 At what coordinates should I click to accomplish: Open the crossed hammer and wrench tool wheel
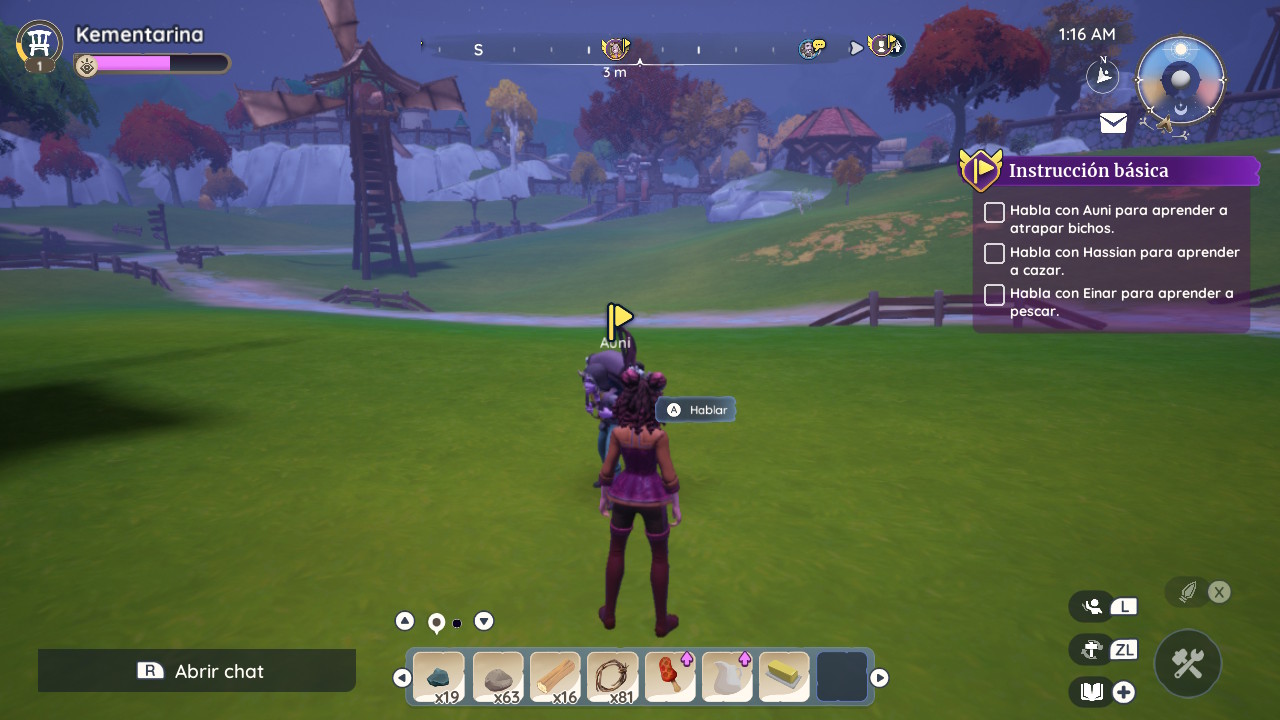pos(1188,663)
